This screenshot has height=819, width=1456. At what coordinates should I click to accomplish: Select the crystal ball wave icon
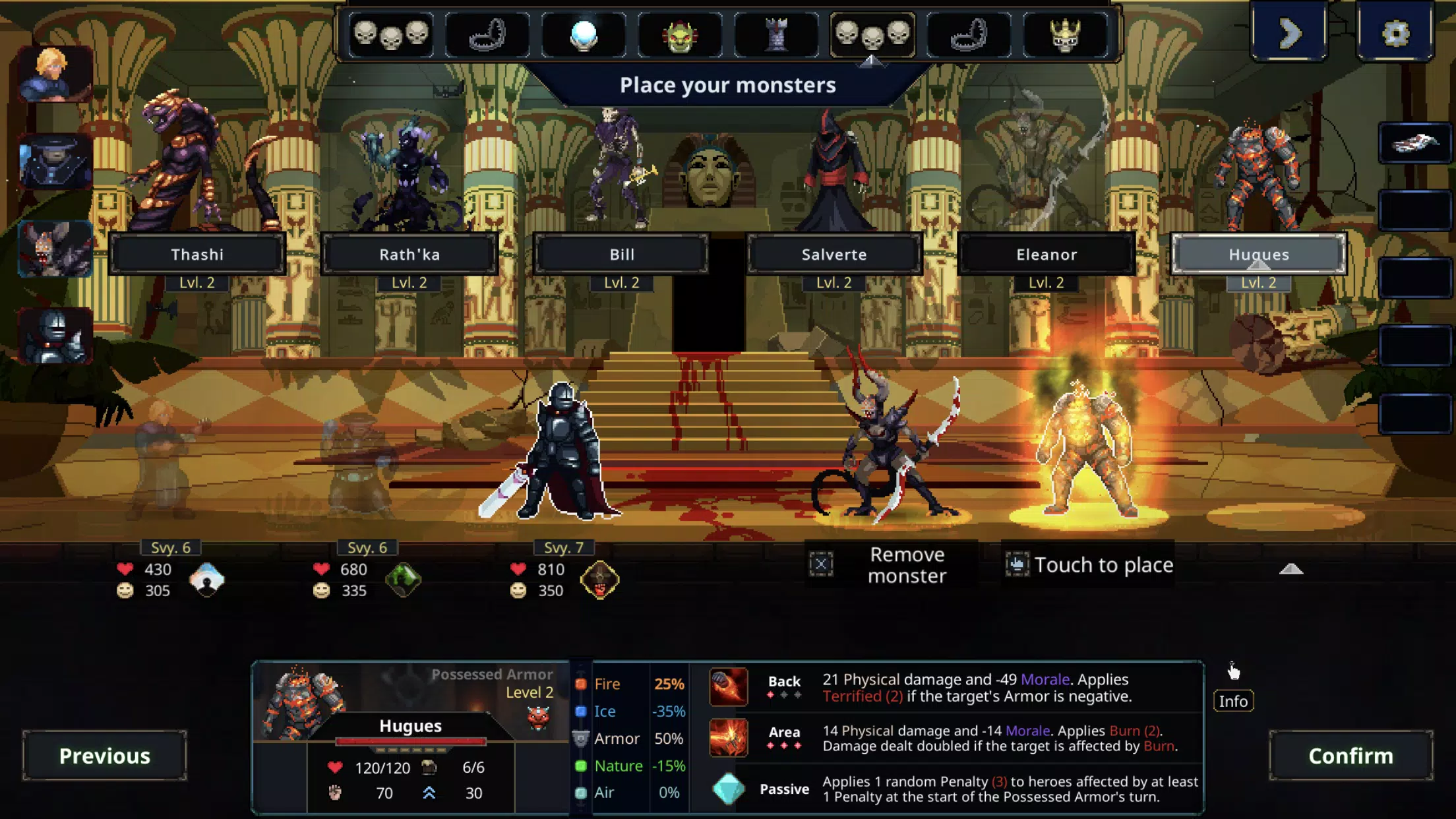pos(584,36)
